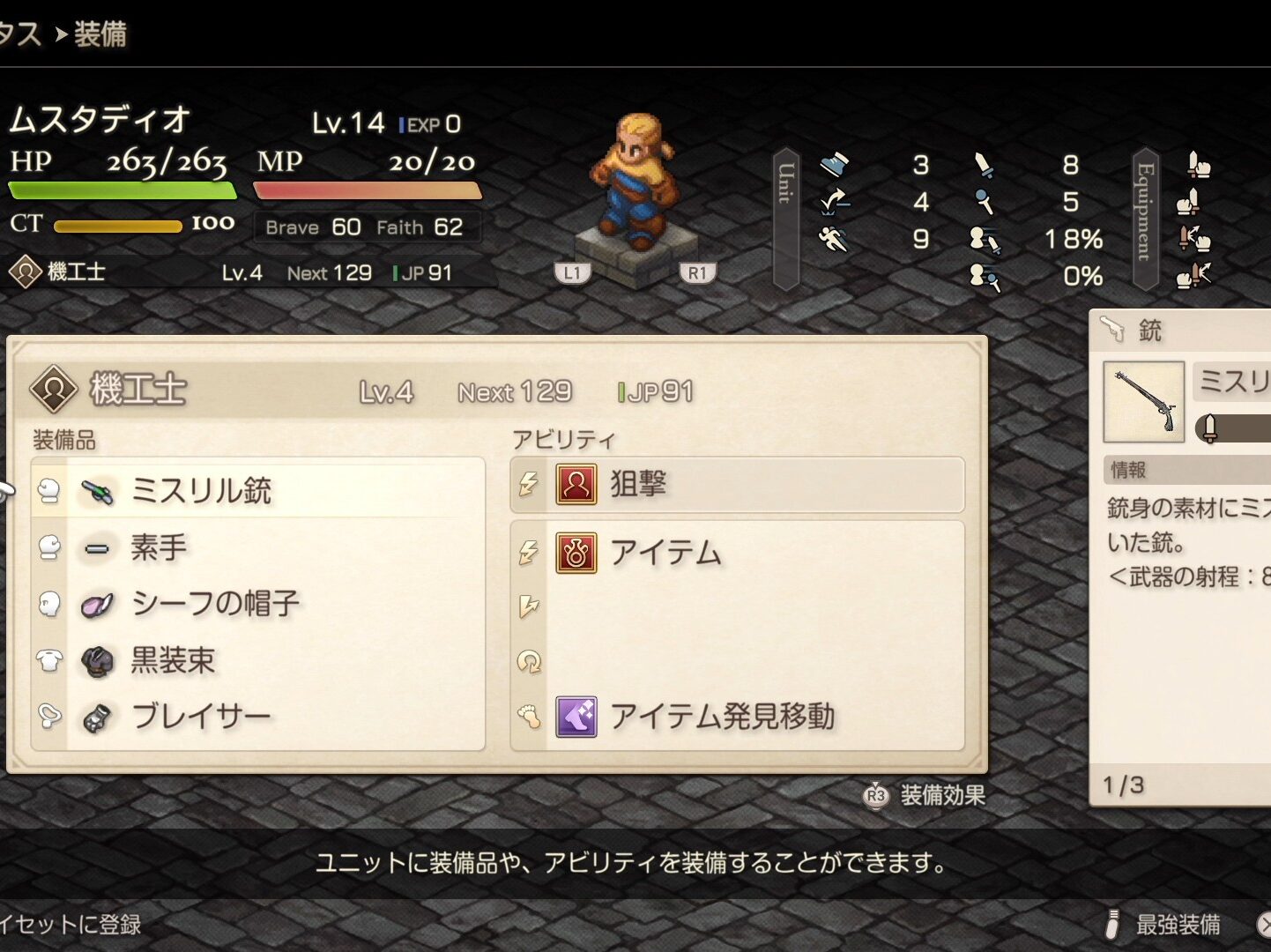Viewport: 1271px width, 952px height.
Task: Switch to the Unit stats tab
Action: pyautogui.click(x=786, y=219)
